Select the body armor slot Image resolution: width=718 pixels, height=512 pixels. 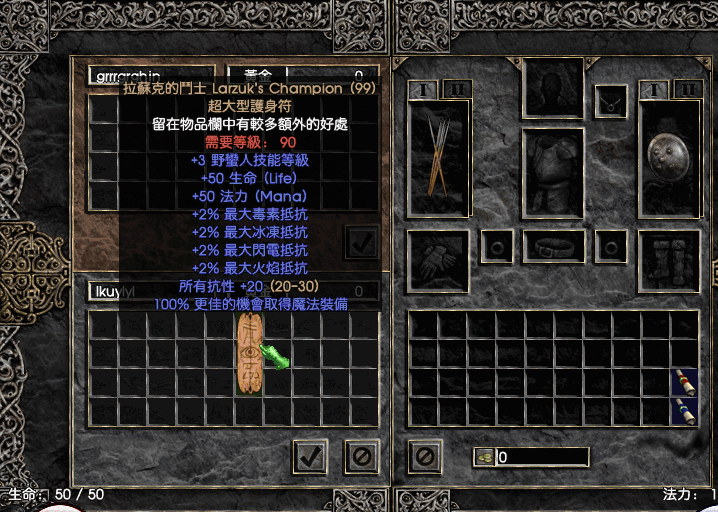coord(553,172)
